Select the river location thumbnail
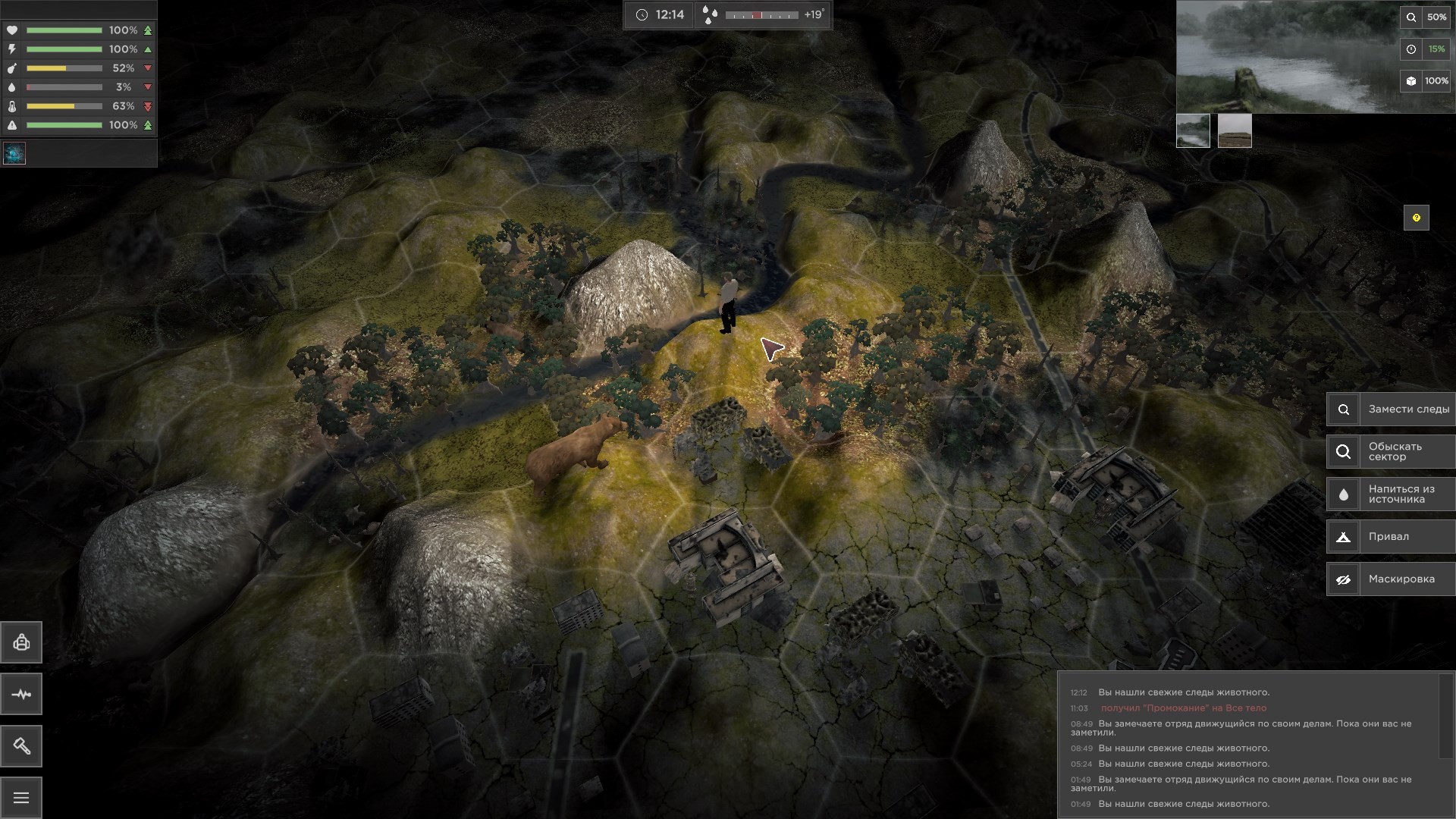This screenshot has height=819, width=1456. [x=1193, y=130]
